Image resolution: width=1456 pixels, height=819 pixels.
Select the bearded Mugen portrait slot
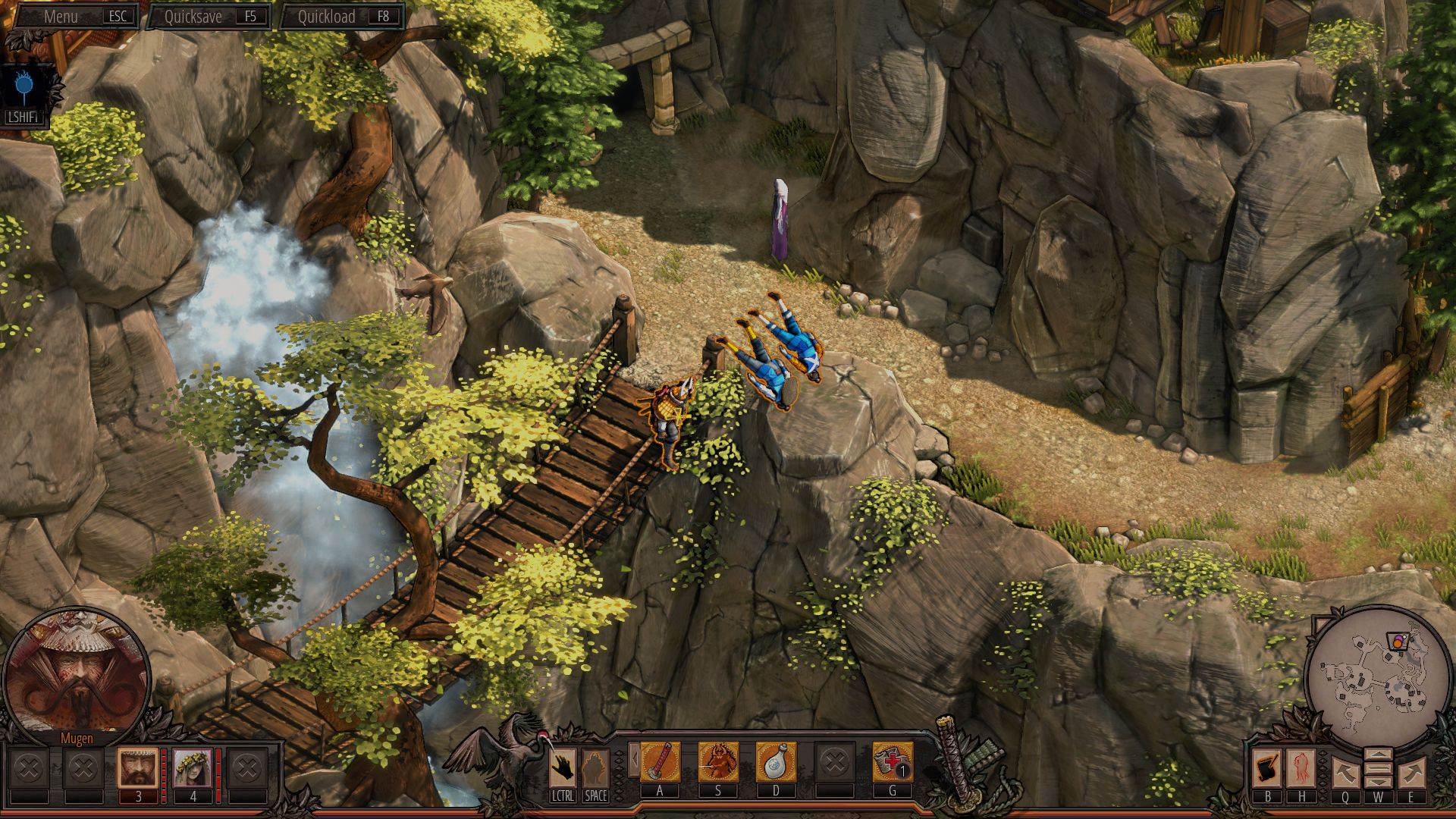pyautogui.click(x=138, y=767)
